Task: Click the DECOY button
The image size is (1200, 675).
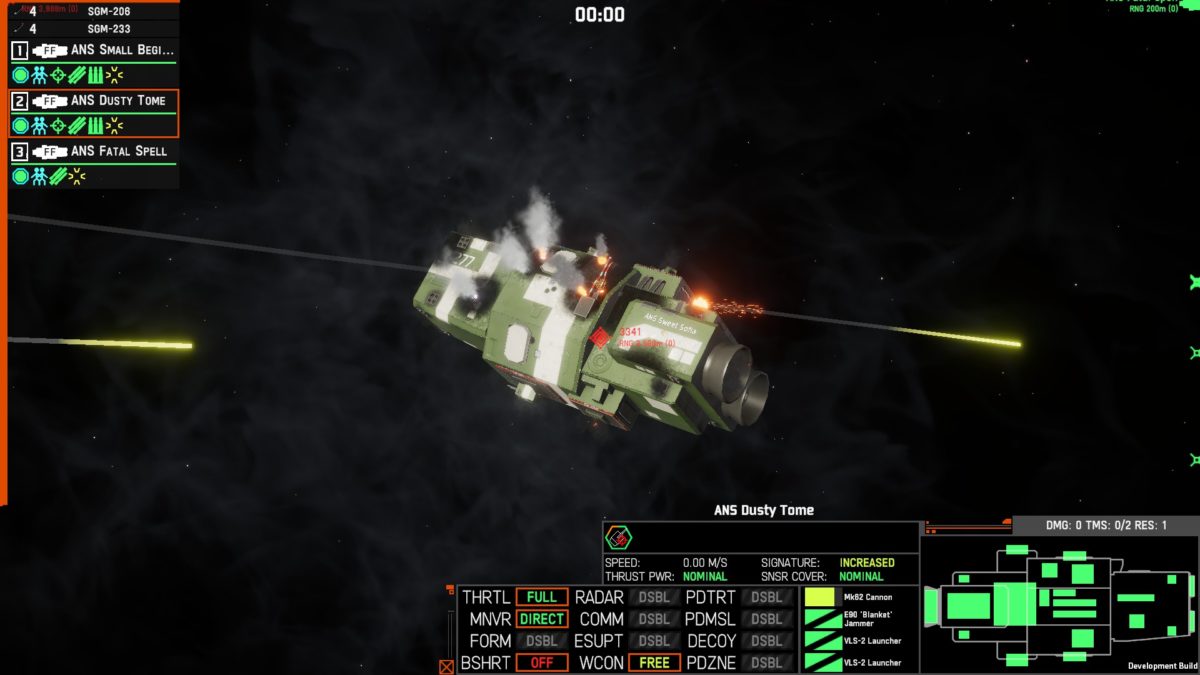Action: pos(766,641)
